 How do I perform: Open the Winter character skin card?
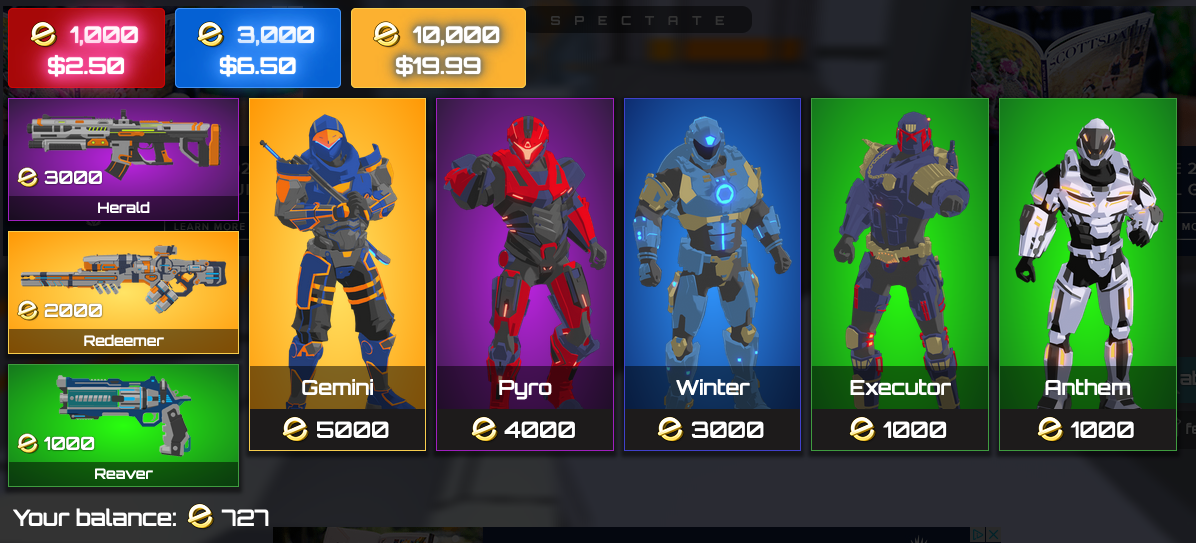pos(712,274)
